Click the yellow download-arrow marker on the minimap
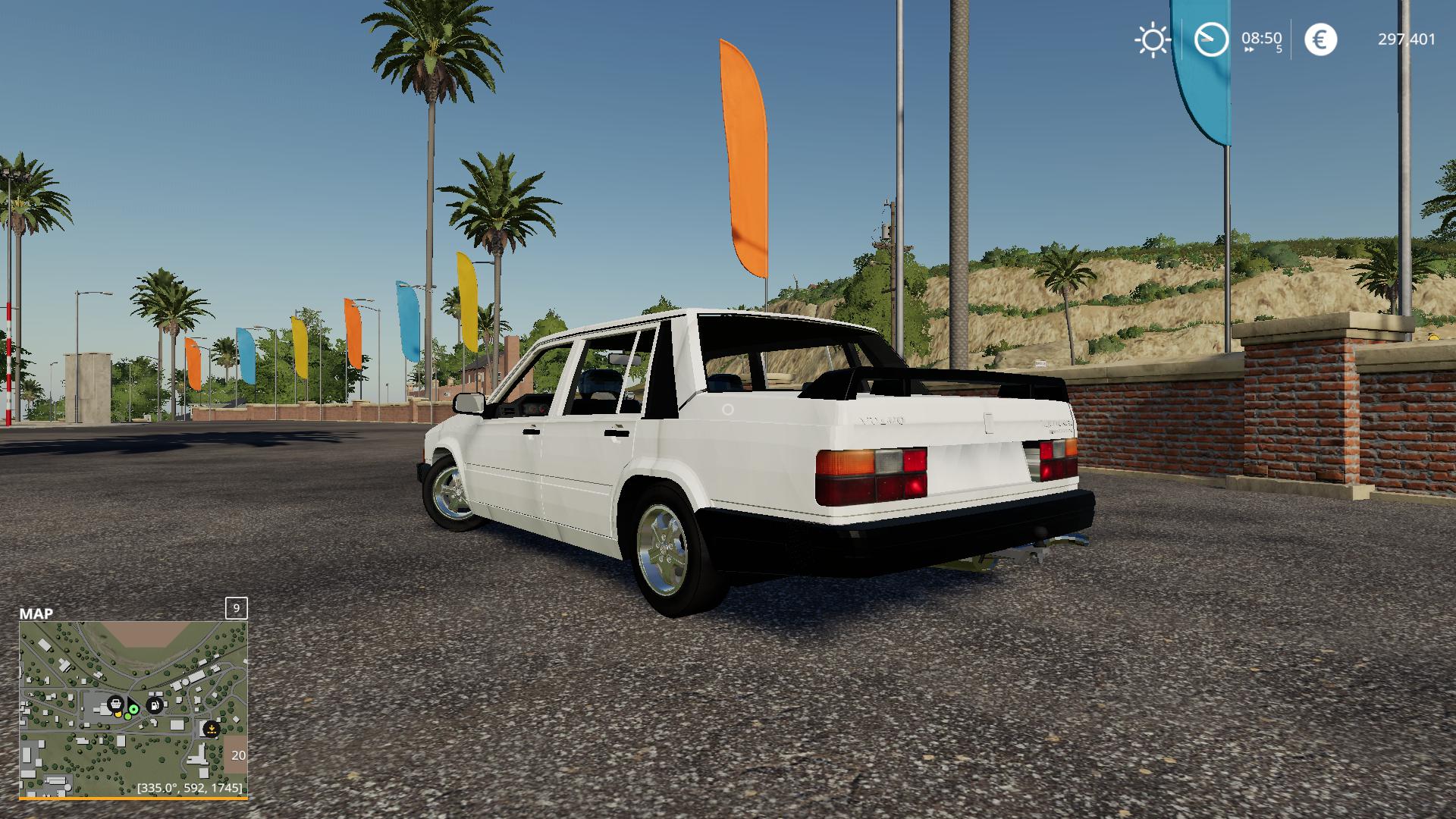The width and height of the screenshot is (1456, 819). (211, 730)
